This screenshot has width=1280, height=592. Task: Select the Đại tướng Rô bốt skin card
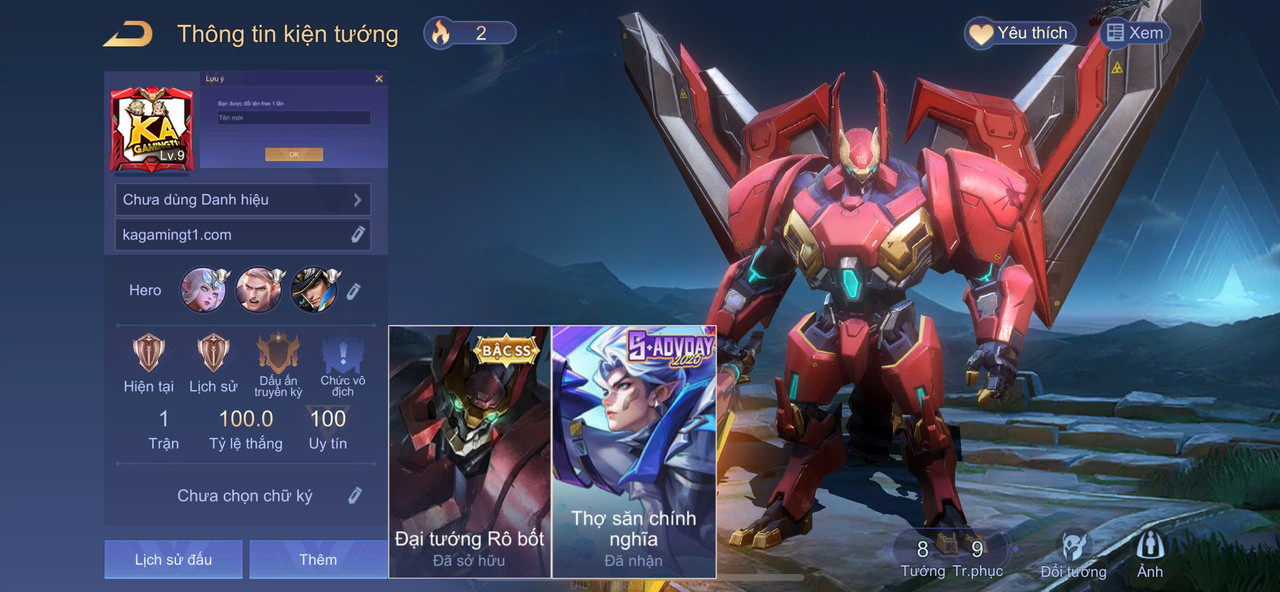470,452
